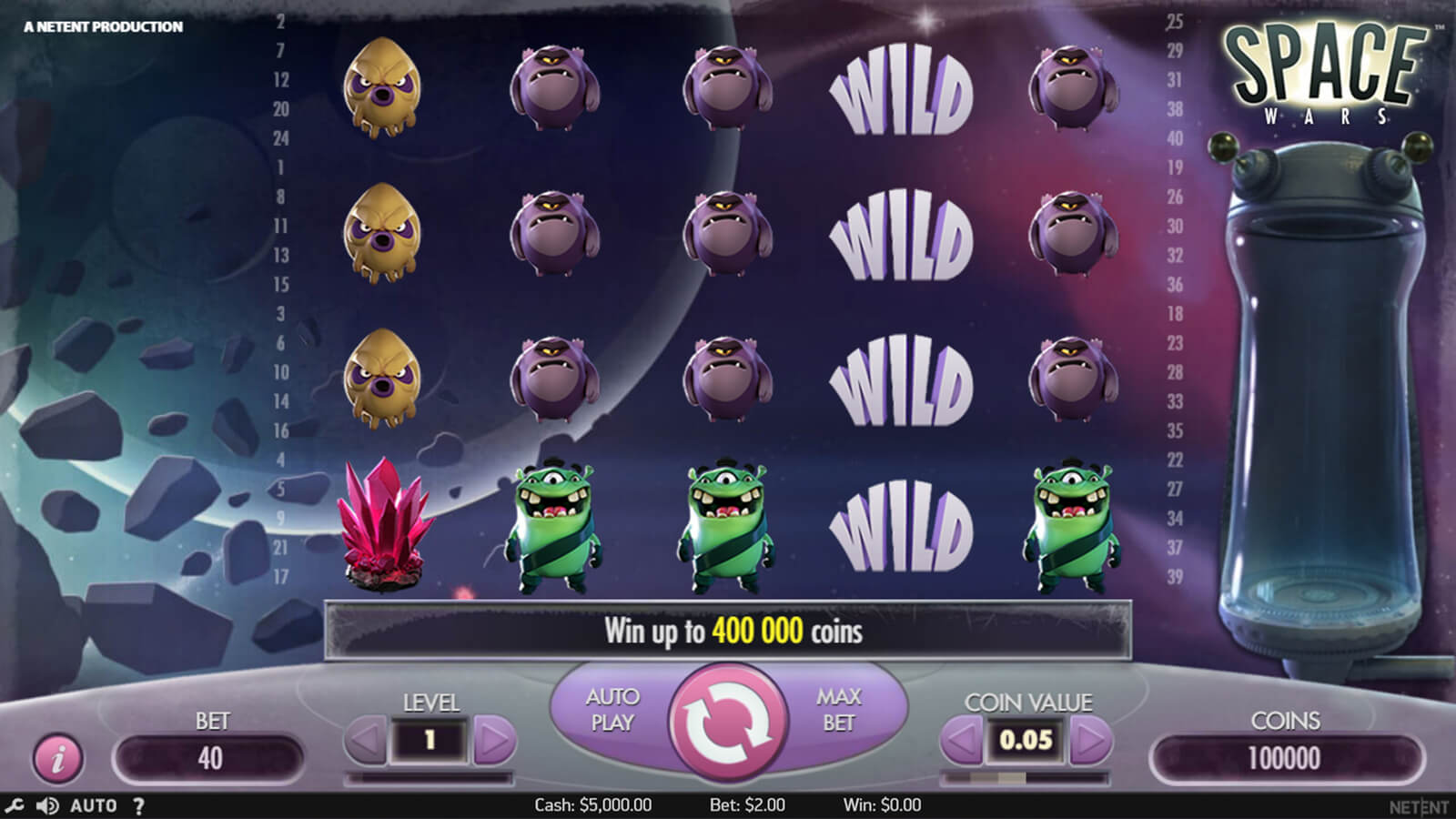Spin the reels with the pink button
This screenshot has height=819, width=1456.
[x=728, y=722]
